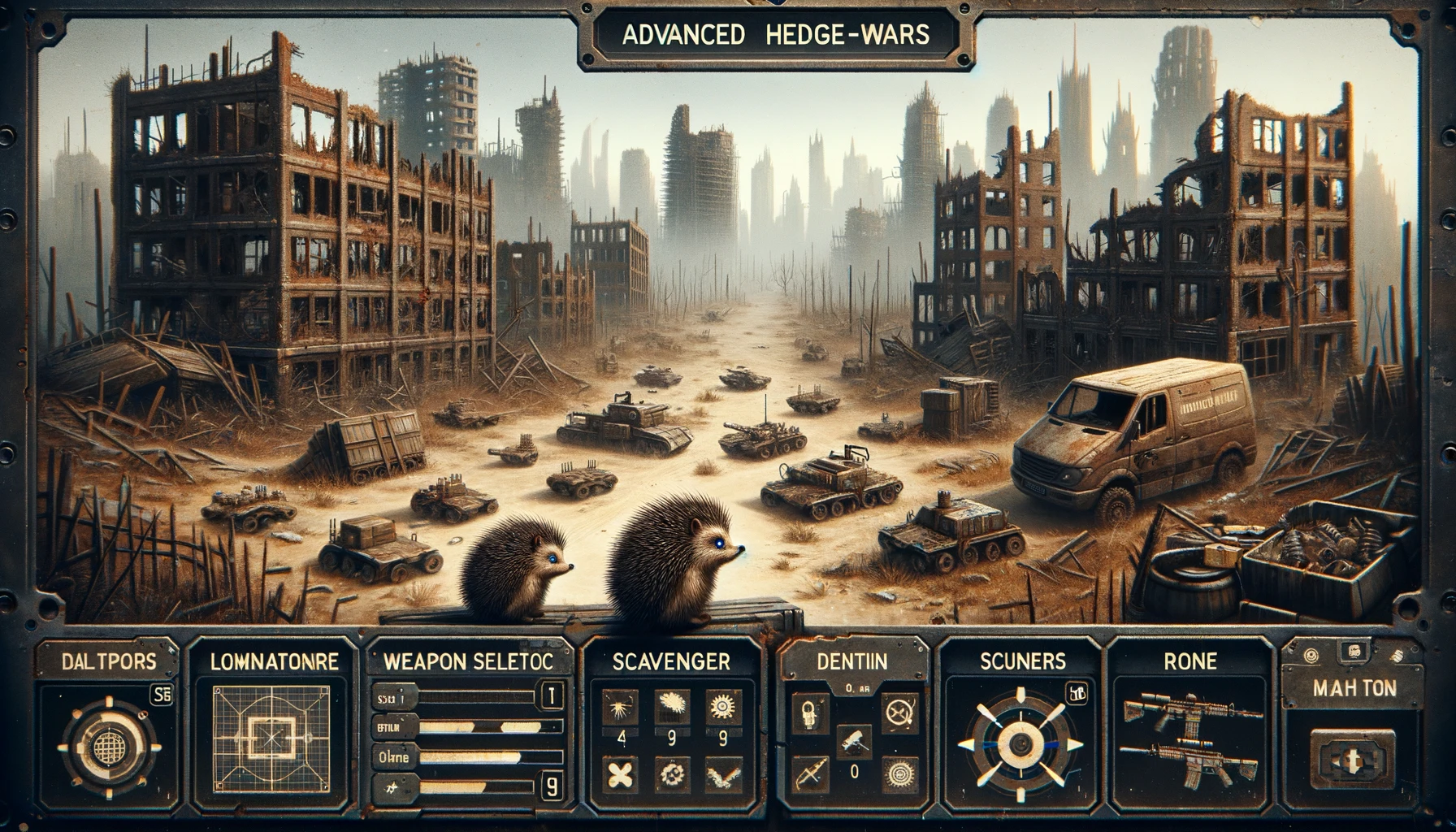Click the small square icon above MAH TON
The image size is (1456, 832).
tap(1354, 651)
